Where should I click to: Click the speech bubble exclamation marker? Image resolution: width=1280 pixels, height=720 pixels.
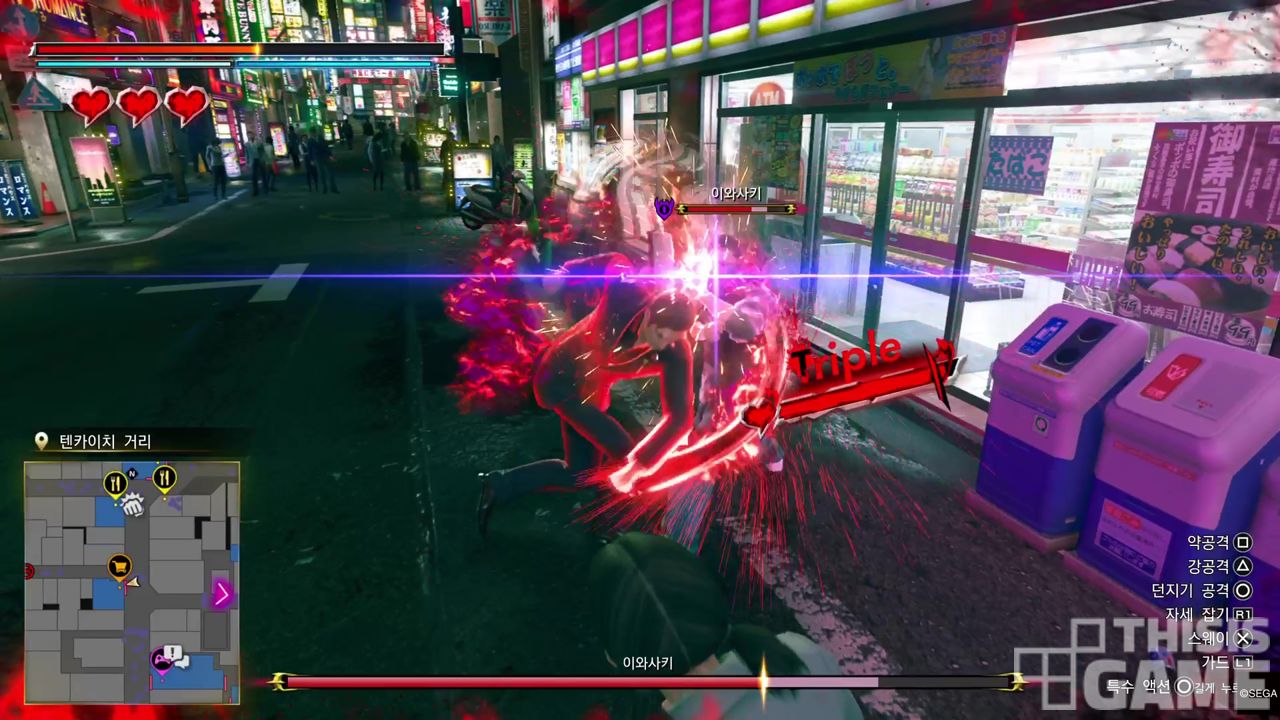[175, 654]
